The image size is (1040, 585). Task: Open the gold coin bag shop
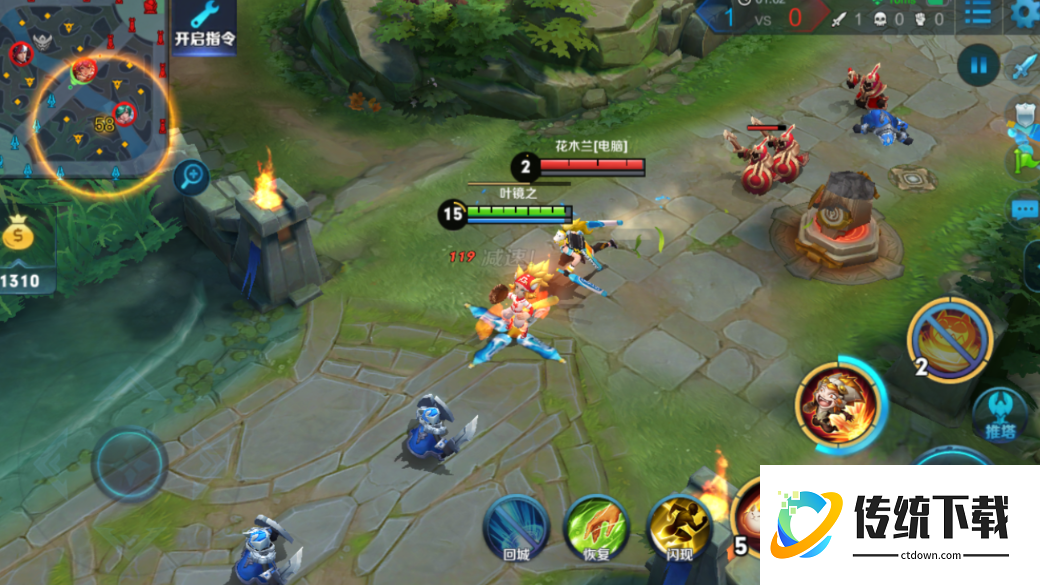[19, 236]
